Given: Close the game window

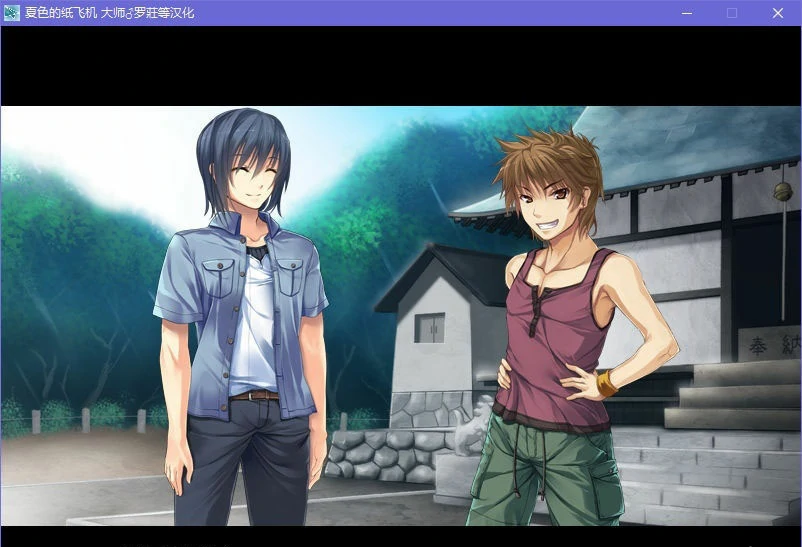Looking at the screenshot, I should tap(777, 13).
